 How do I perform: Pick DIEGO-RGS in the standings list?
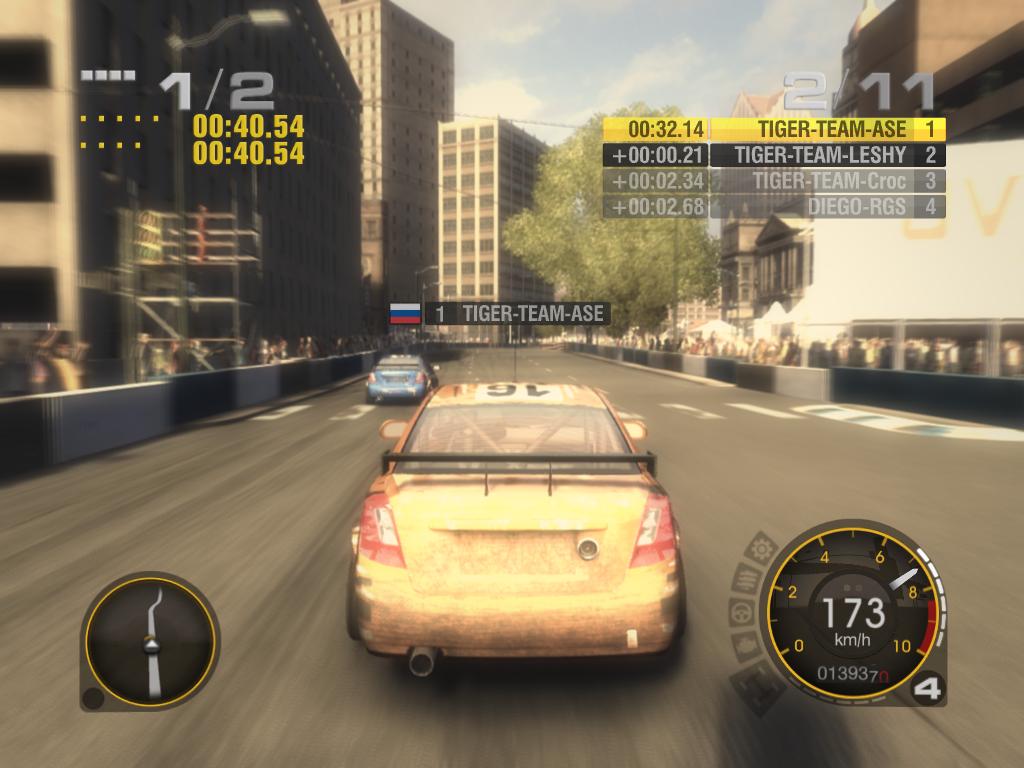[775, 207]
